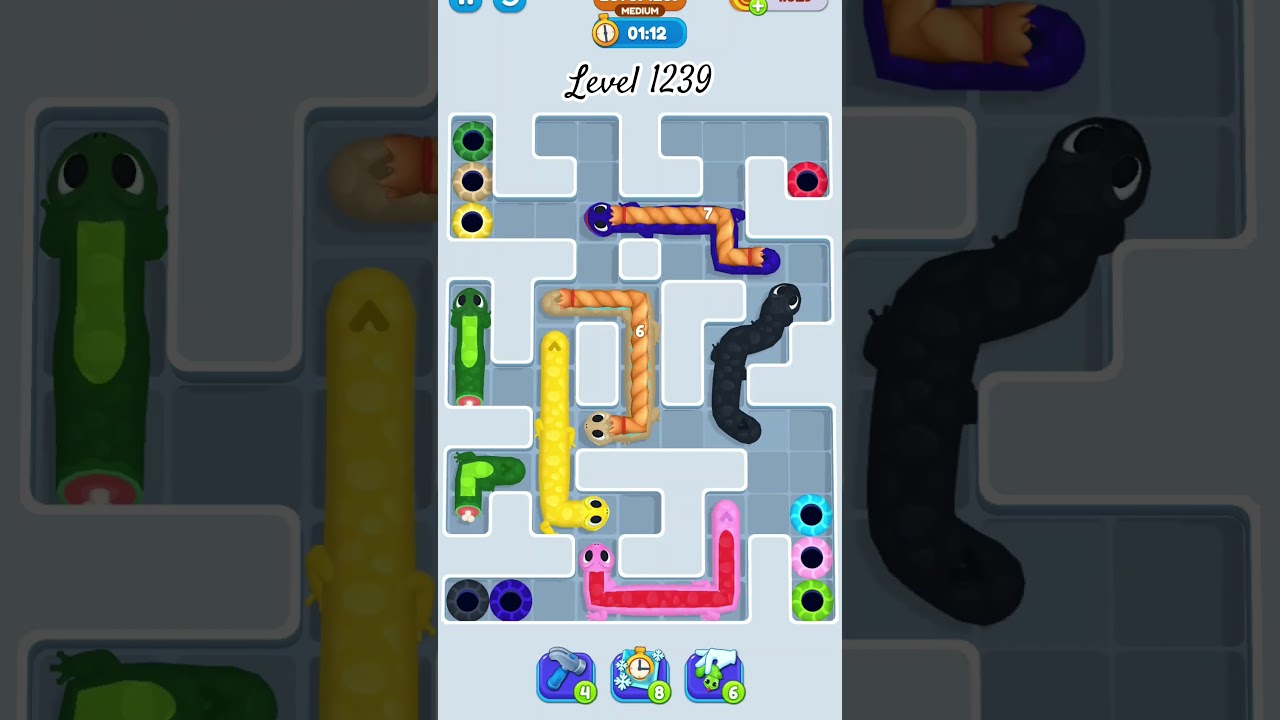The image size is (1280, 720).
Task: Tap the MEDIUM difficulty banner
Action: pyautogui.click(x=638, y=8)
